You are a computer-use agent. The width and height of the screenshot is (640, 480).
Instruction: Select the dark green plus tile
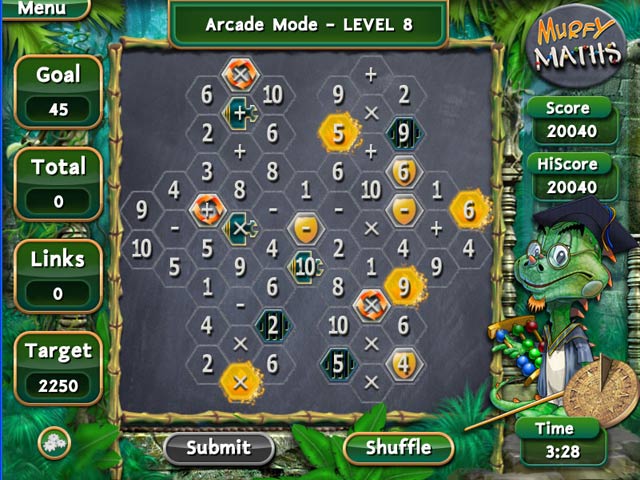coord(240,113)
